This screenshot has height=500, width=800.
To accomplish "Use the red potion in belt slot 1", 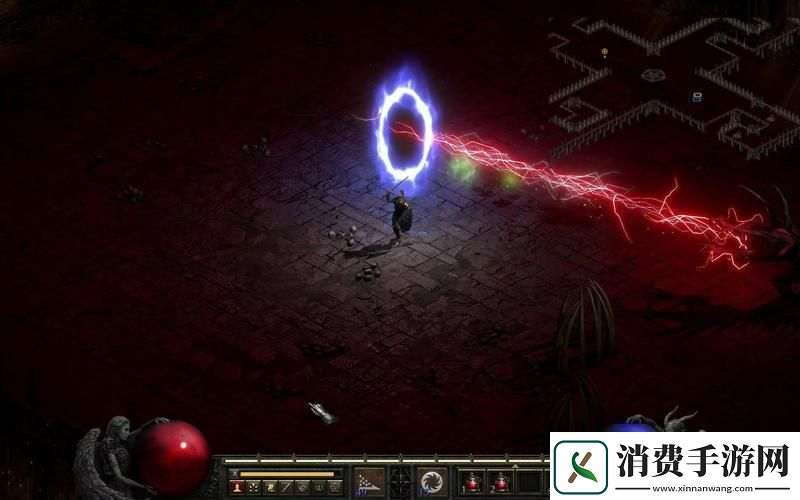I will (x=471, y=483).
